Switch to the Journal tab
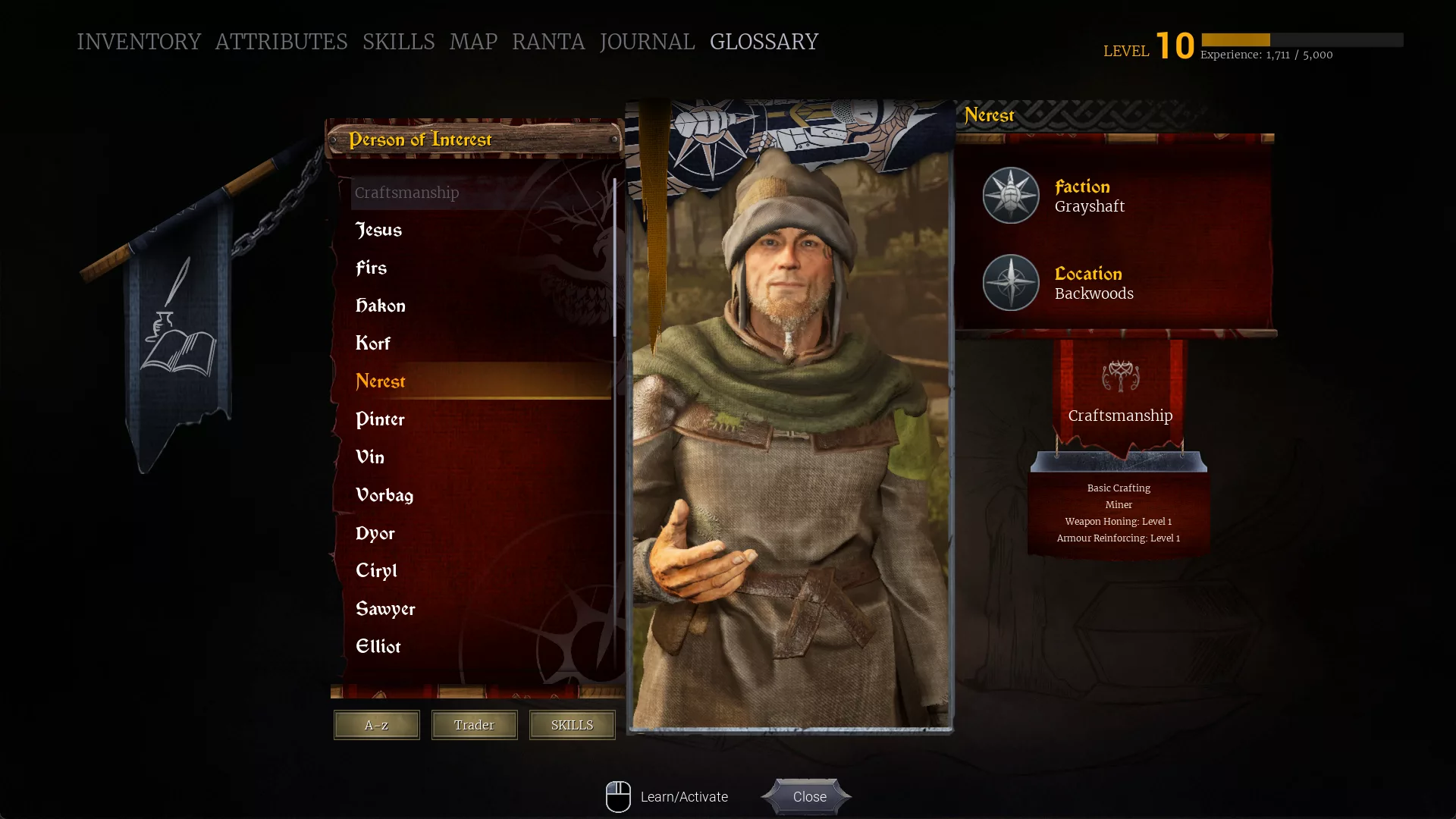Image resolution: width=1456 pixels, height=819 pixels. 647,42
